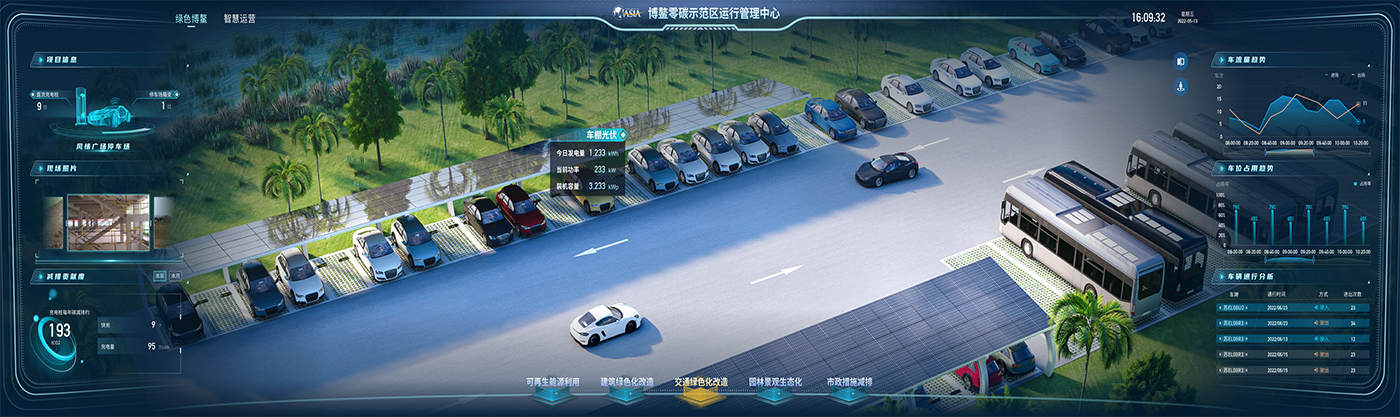
Task: Switch to the 园林景观生态化 category
Action: [x=773, y=382]
